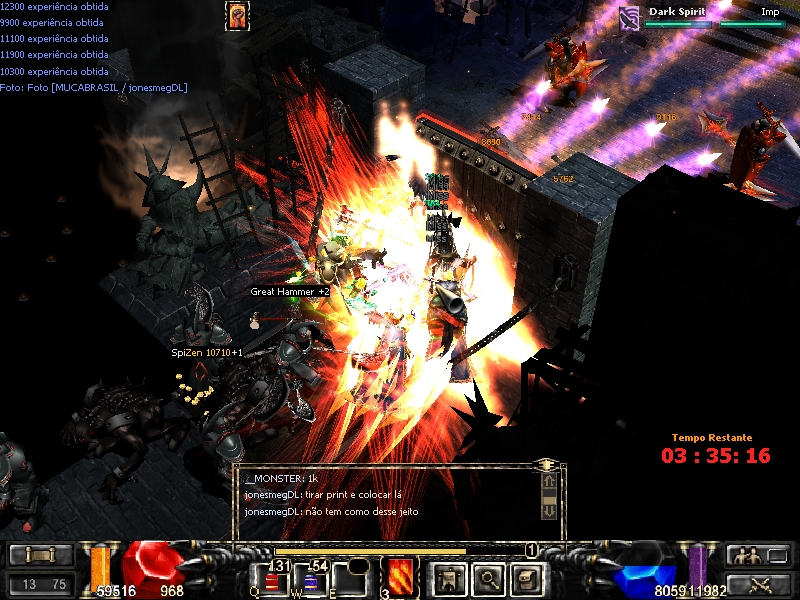Open the party button with two figures
The image size is (800, 600).
(759, 555)
